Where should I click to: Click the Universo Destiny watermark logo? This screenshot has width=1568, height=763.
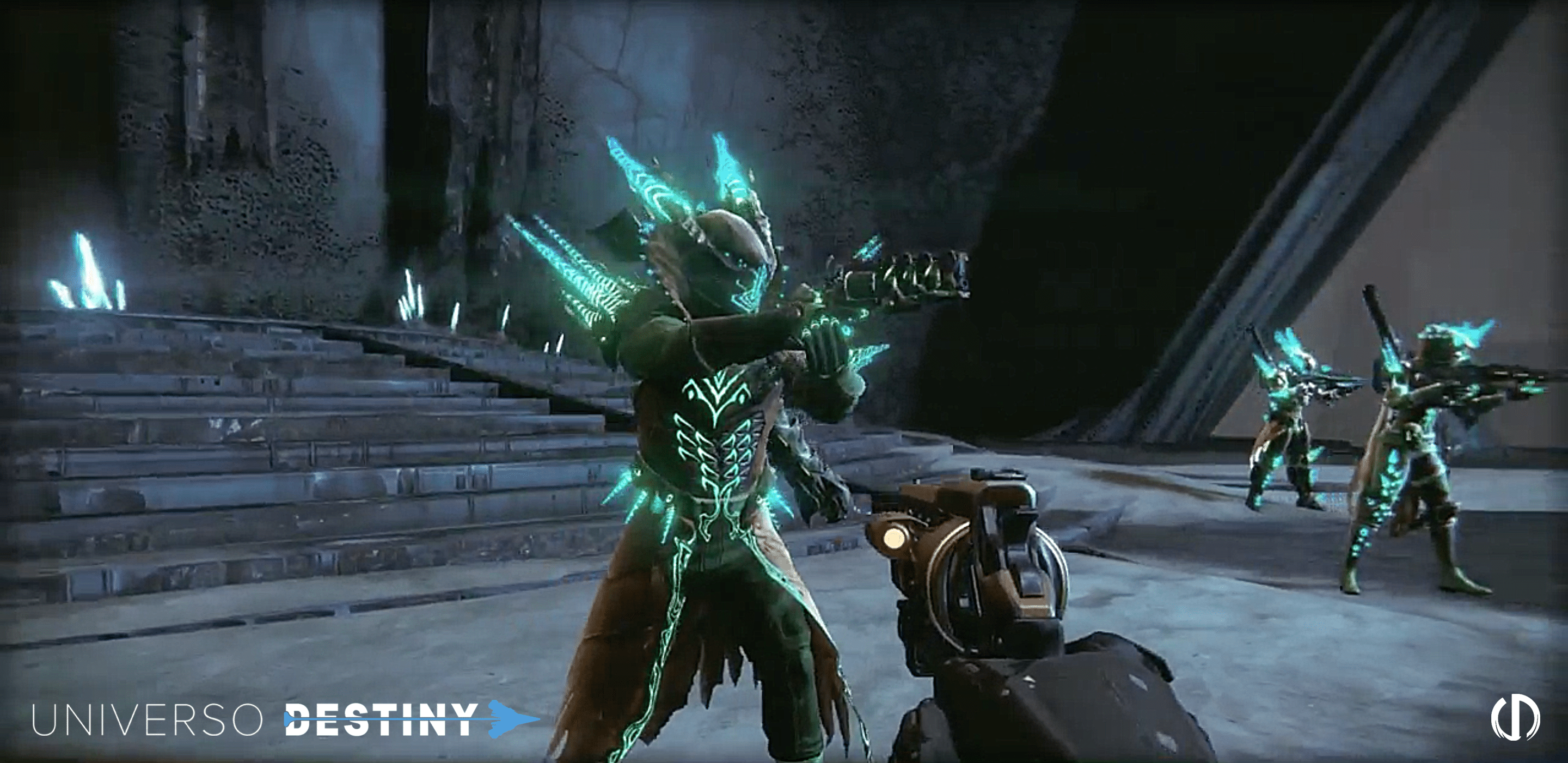click(x=285, y=719)
